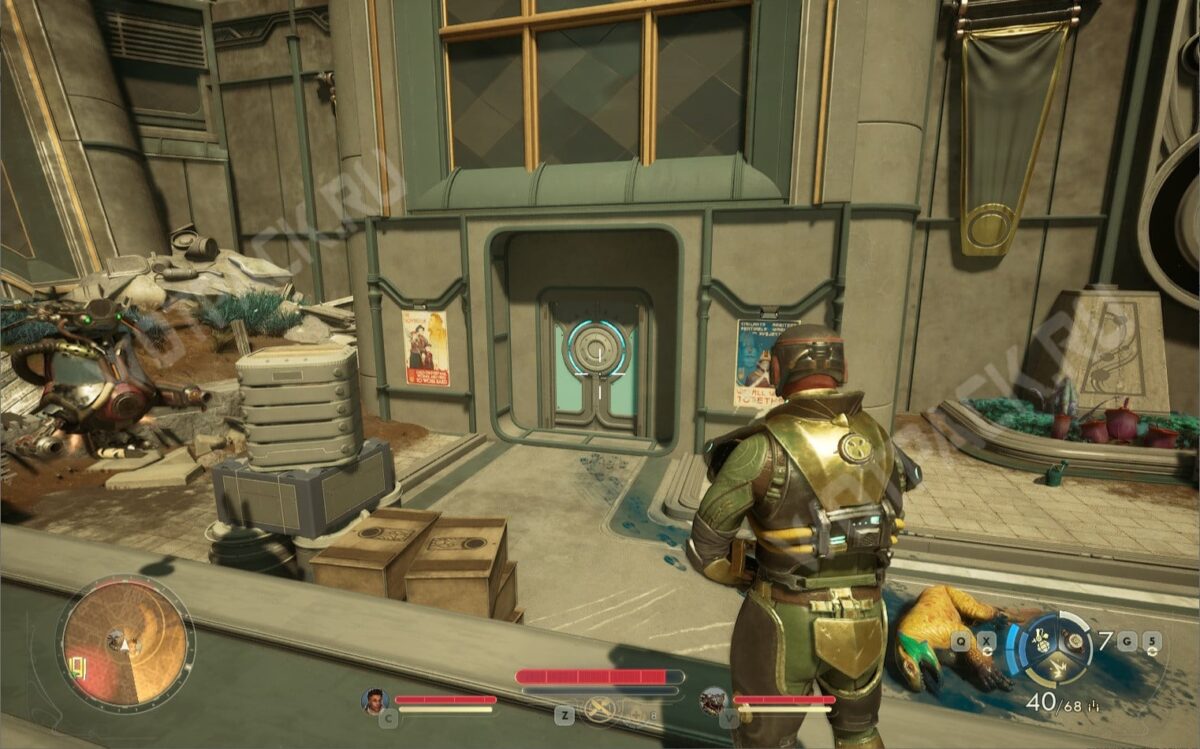The width and height of the screenshot is (1200, 749).
Task: Choose the round grenade wheel segment
Action: point(1075,640)
